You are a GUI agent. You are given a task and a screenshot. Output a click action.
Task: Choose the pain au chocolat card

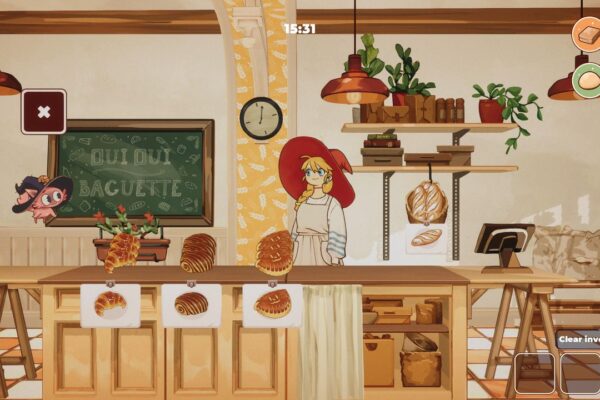pos(191,305)
